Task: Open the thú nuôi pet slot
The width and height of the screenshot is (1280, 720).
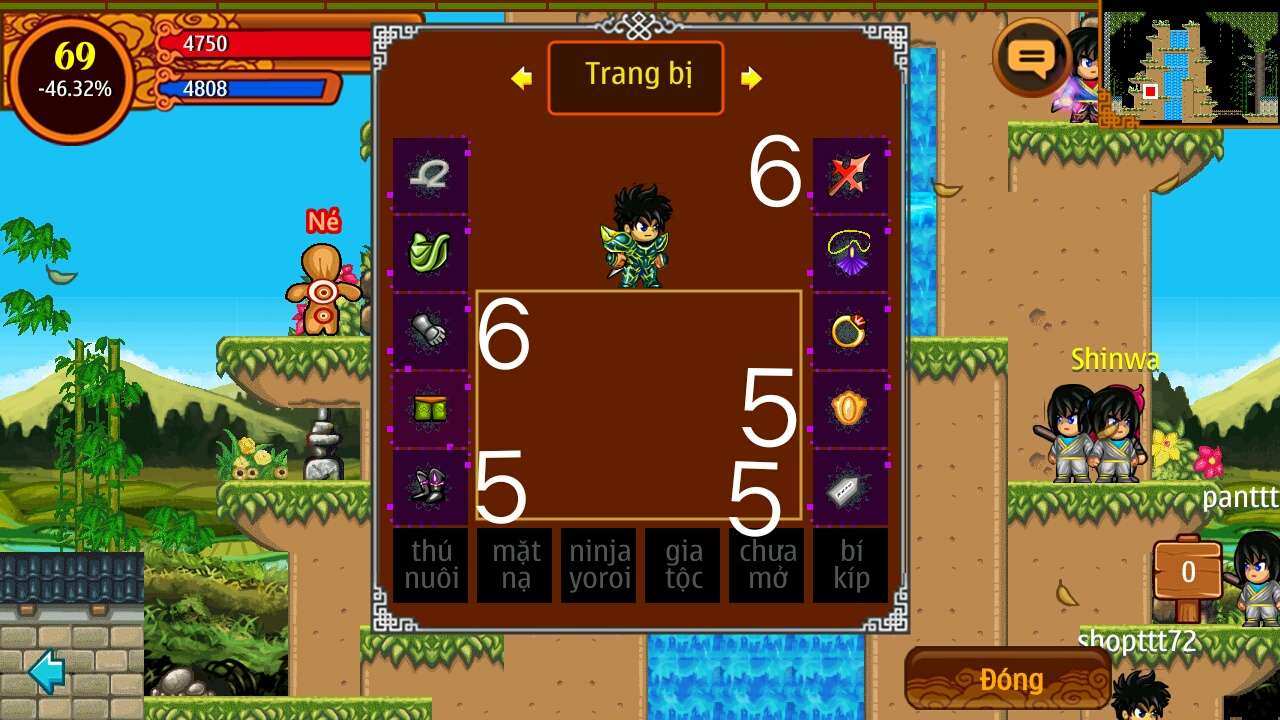Action: (x=430, y=565)
